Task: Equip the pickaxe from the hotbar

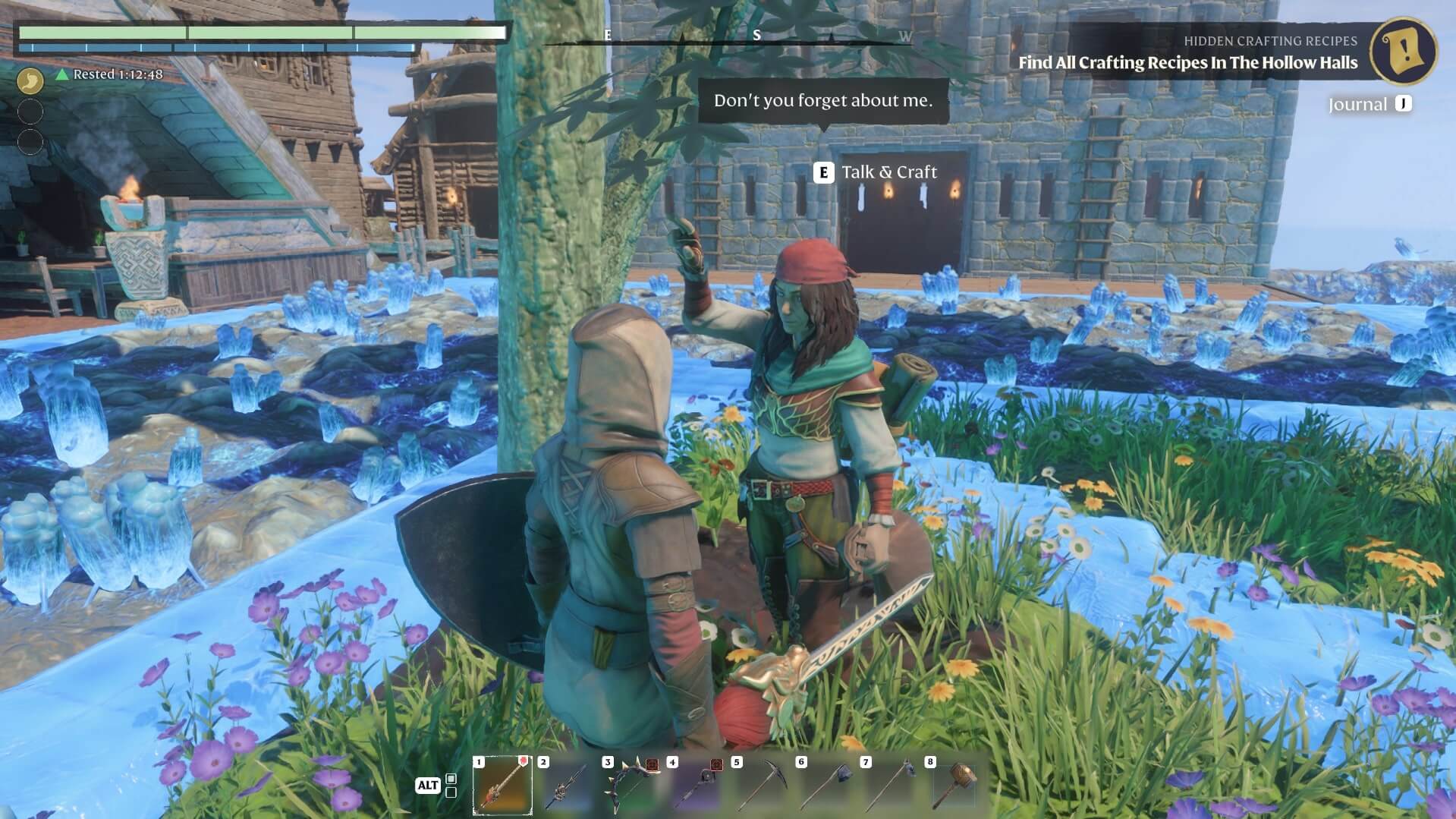Action: (x=760, y=785)
